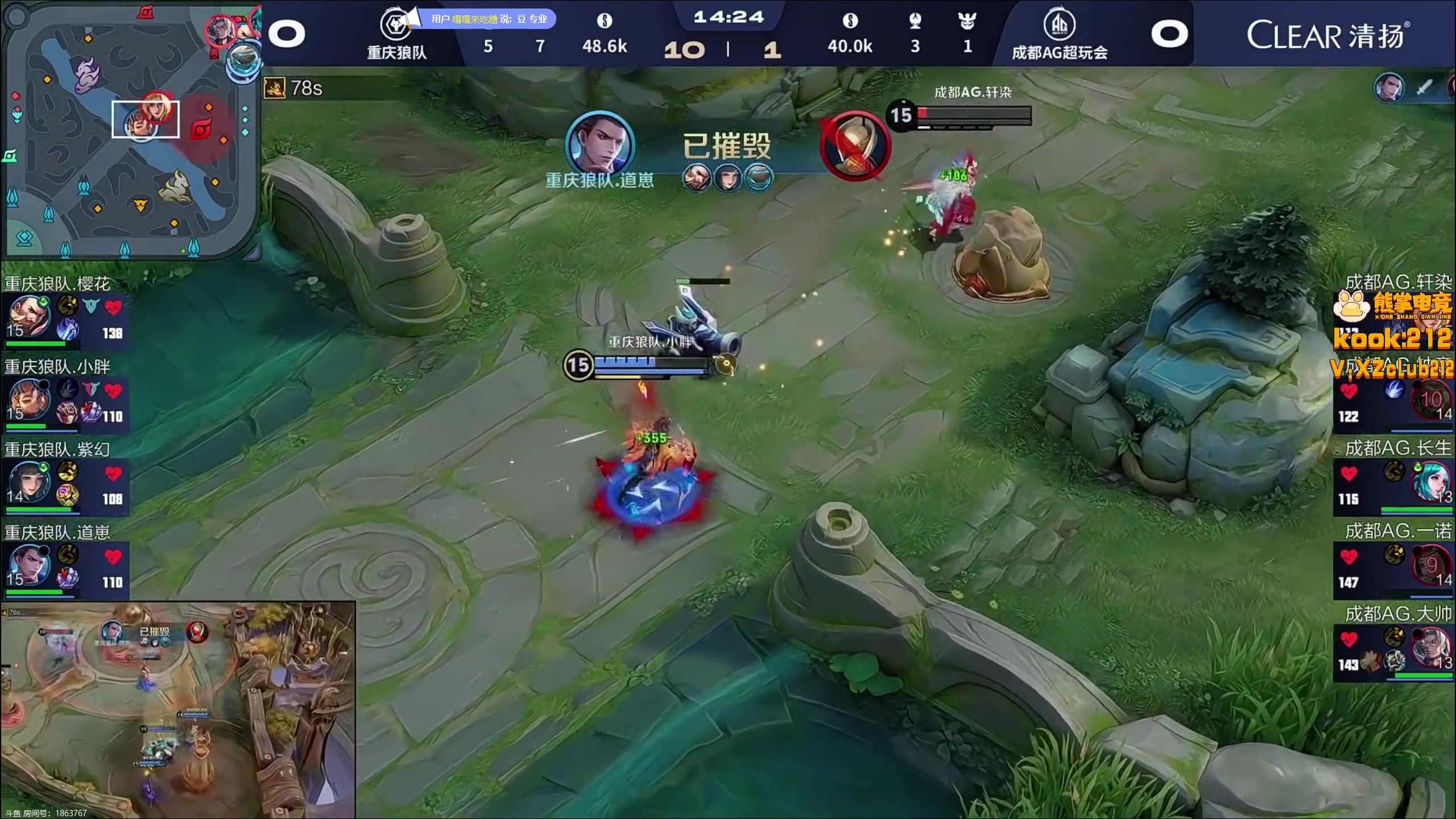This screenshot has height=819, width=1456.
Task: Choose 重庆狼队.小胖 hero portrait
Action: coord(28,399)
